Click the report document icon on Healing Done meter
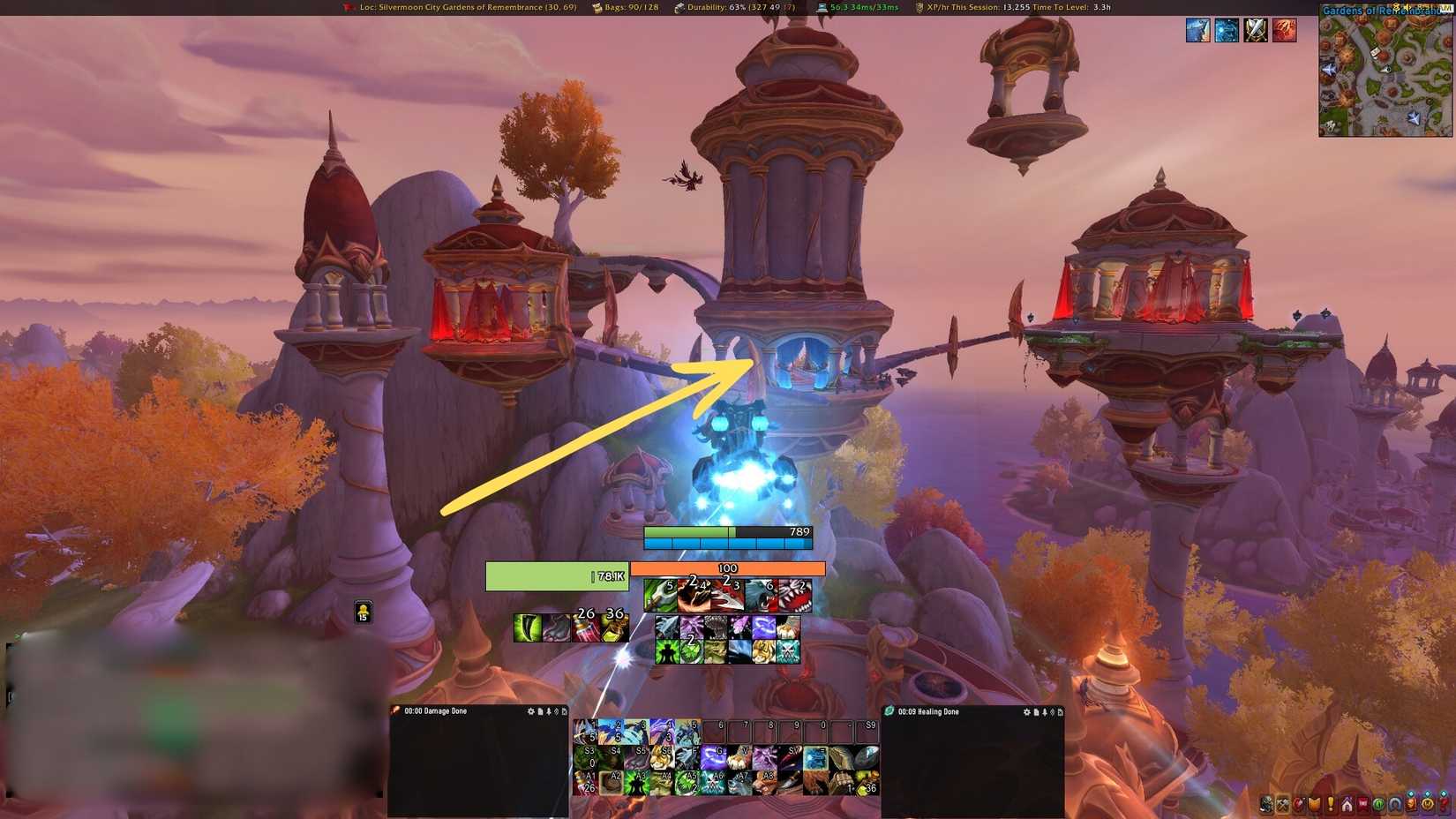The image size is (1456, 819). [1036, 711]
